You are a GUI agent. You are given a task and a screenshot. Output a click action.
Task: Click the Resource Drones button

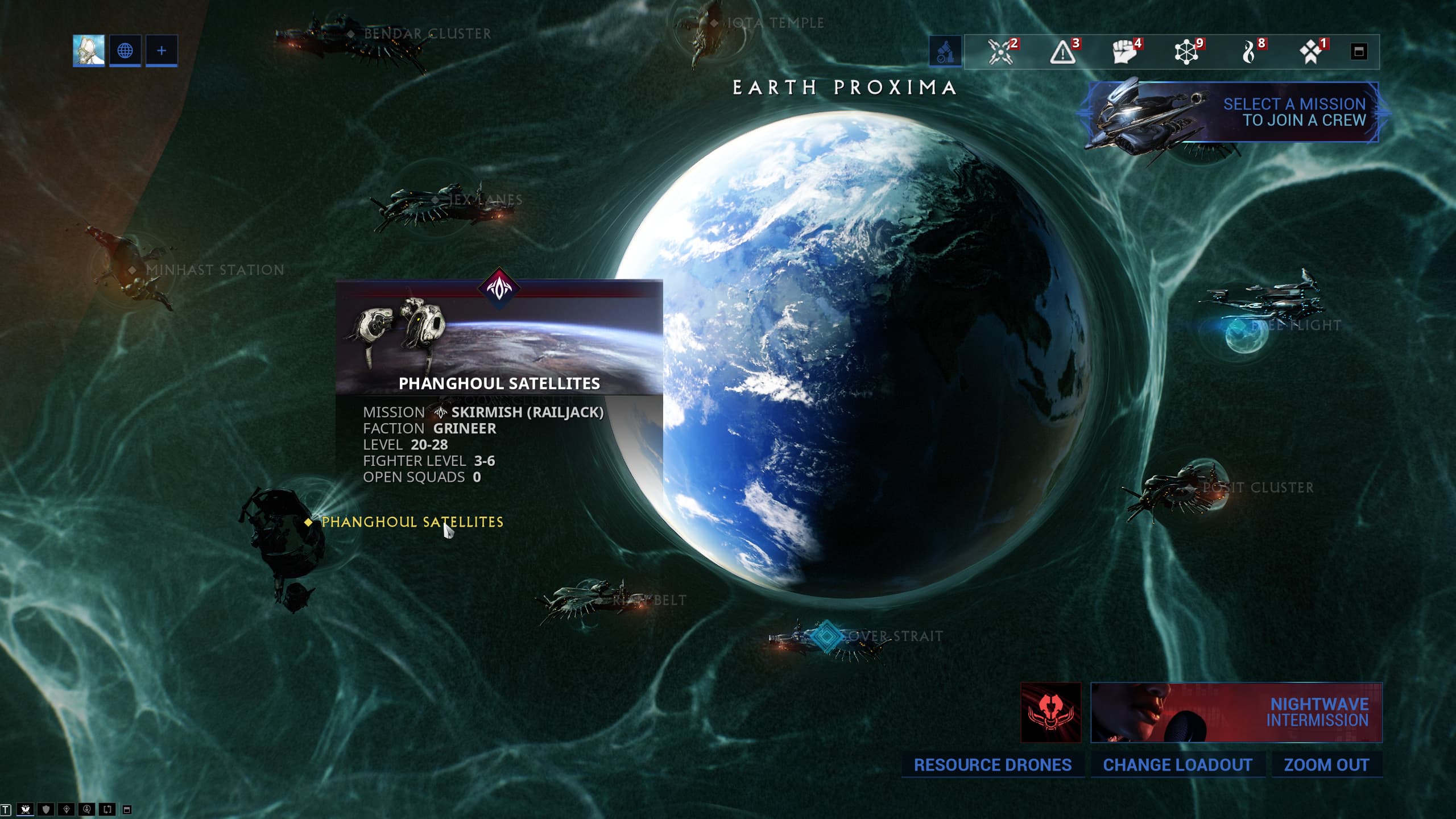click(992, 765)
